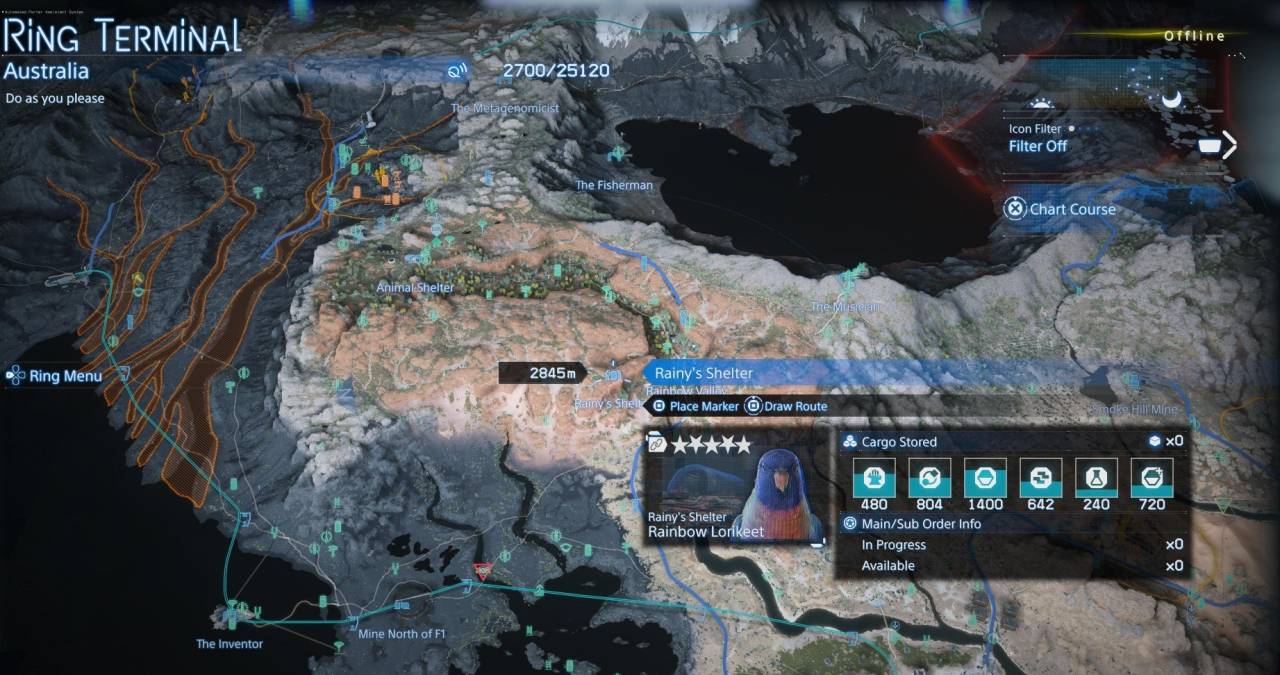The width and height of the screenshot is (1280, 675).
Task: Select The Musician location marker
Action: point(845,306)
